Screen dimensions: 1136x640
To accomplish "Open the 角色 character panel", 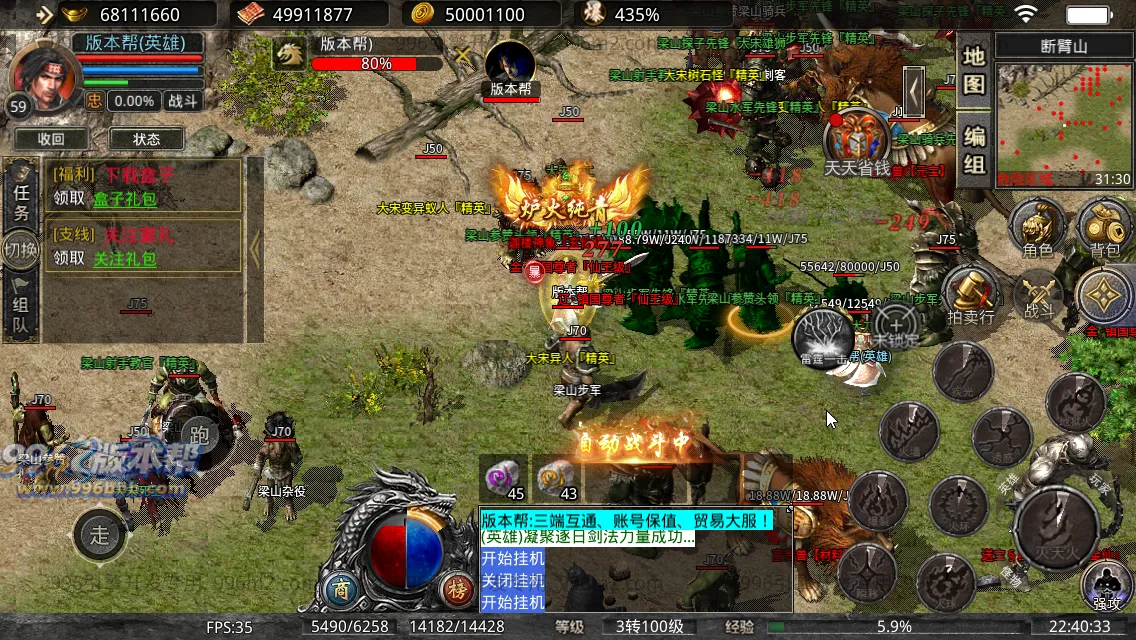I will point(1037,227).
